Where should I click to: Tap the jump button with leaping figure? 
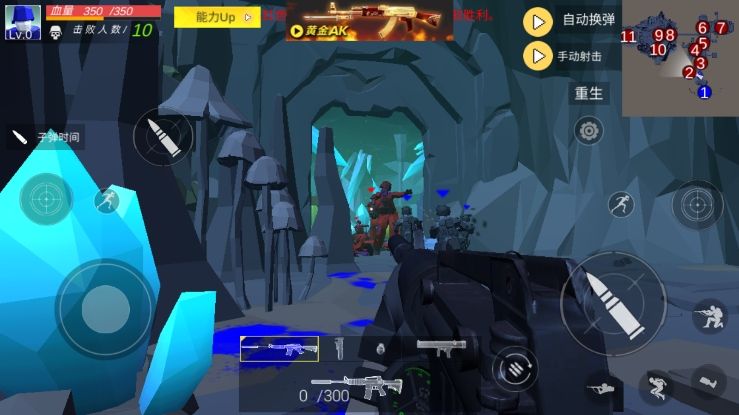click(x=620, y=206)
